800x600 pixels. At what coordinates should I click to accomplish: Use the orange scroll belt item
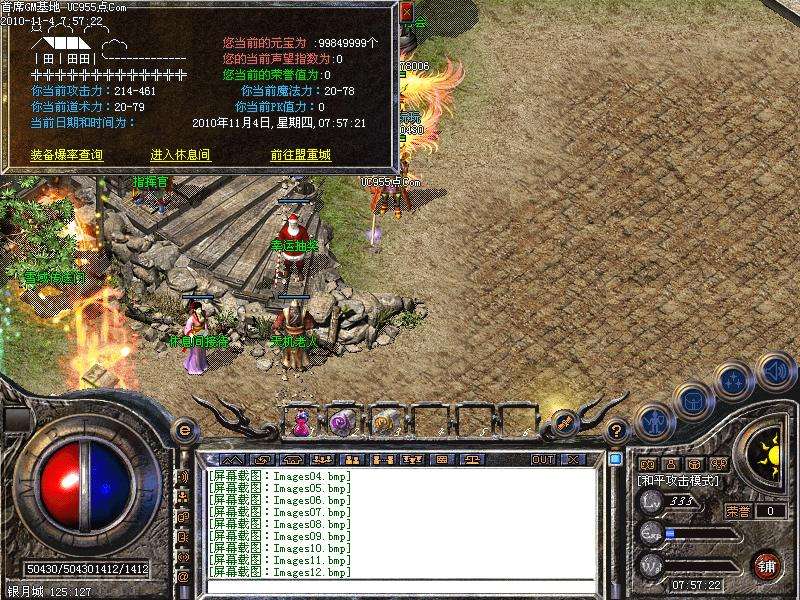point(383,423)
